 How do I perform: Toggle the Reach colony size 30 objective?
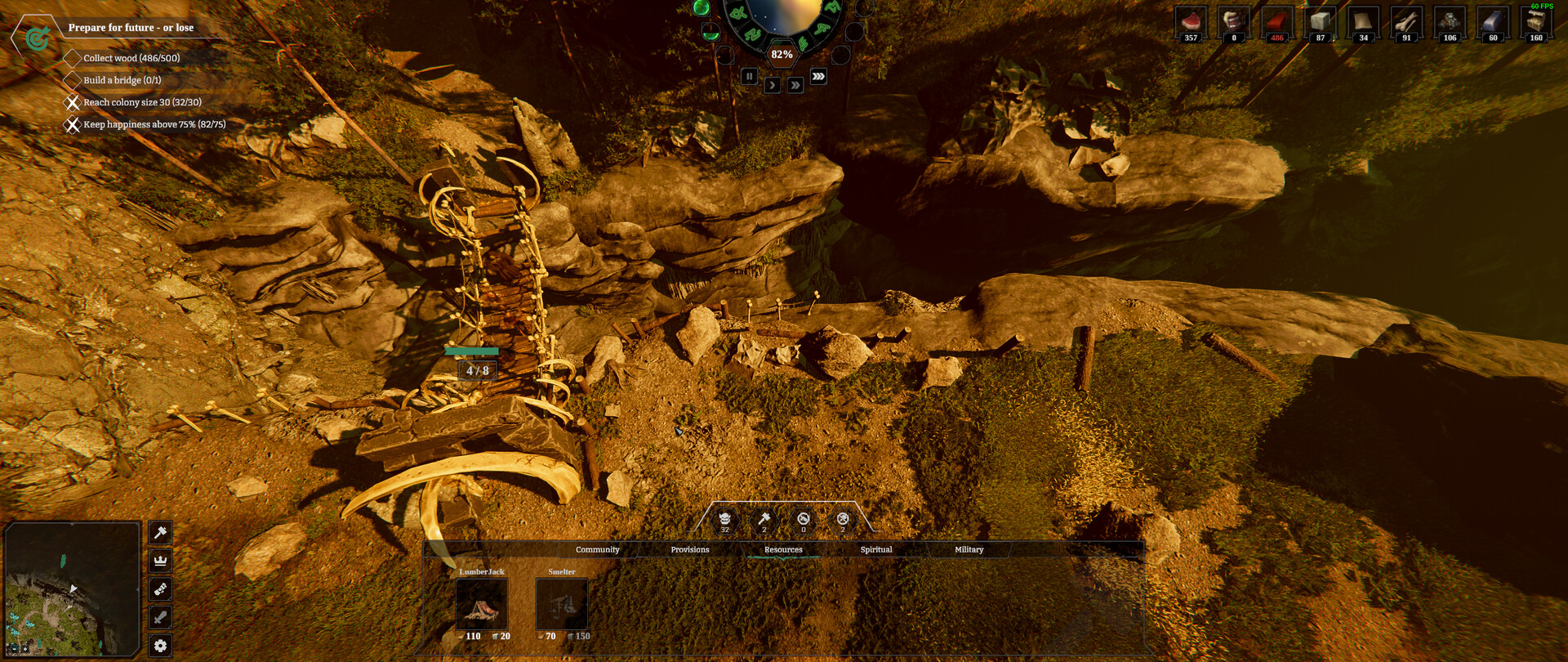click(72, 102)
